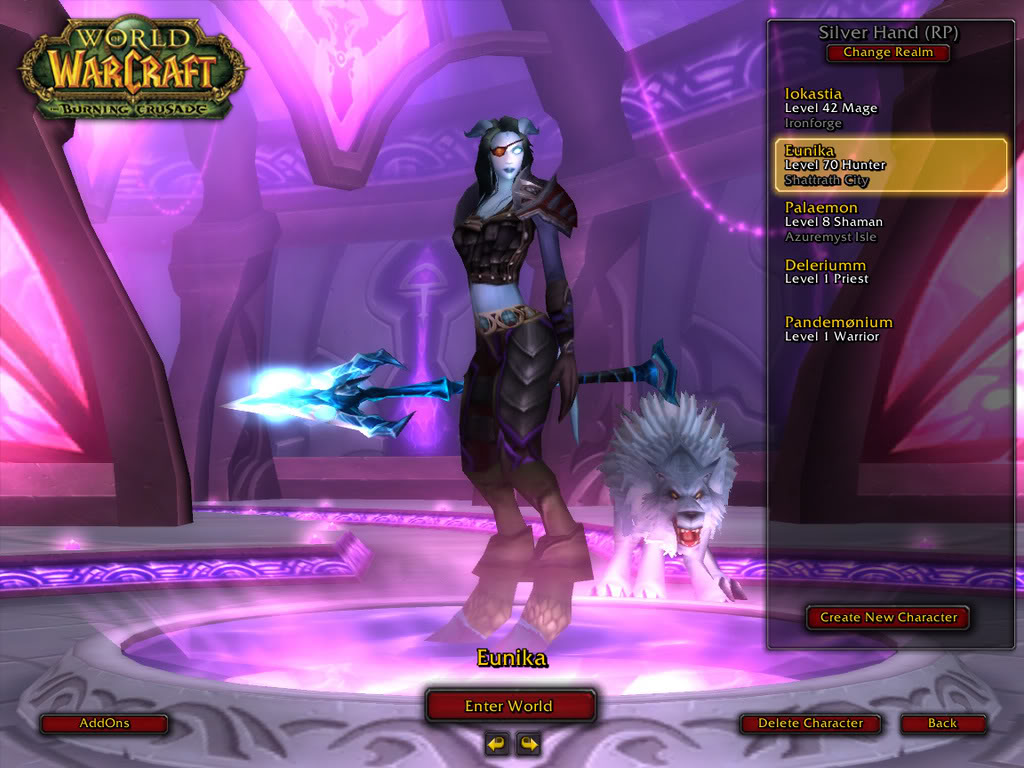Rotate character with the left arrow button
This screenshot has width=1024, height=768.
[496, 743]
